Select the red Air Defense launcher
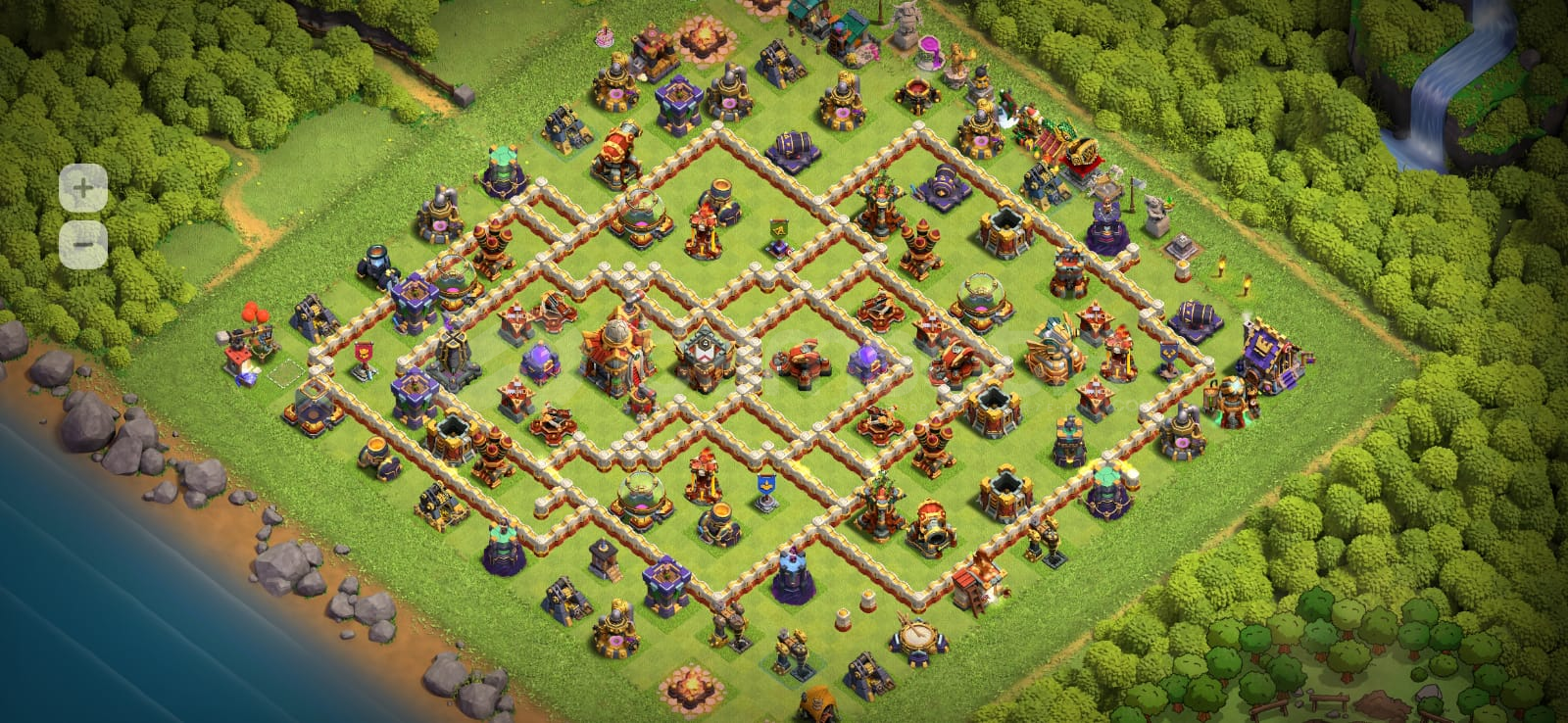Image resolution: width=1568 pixels, height=723 pixels. pos(920,243)
